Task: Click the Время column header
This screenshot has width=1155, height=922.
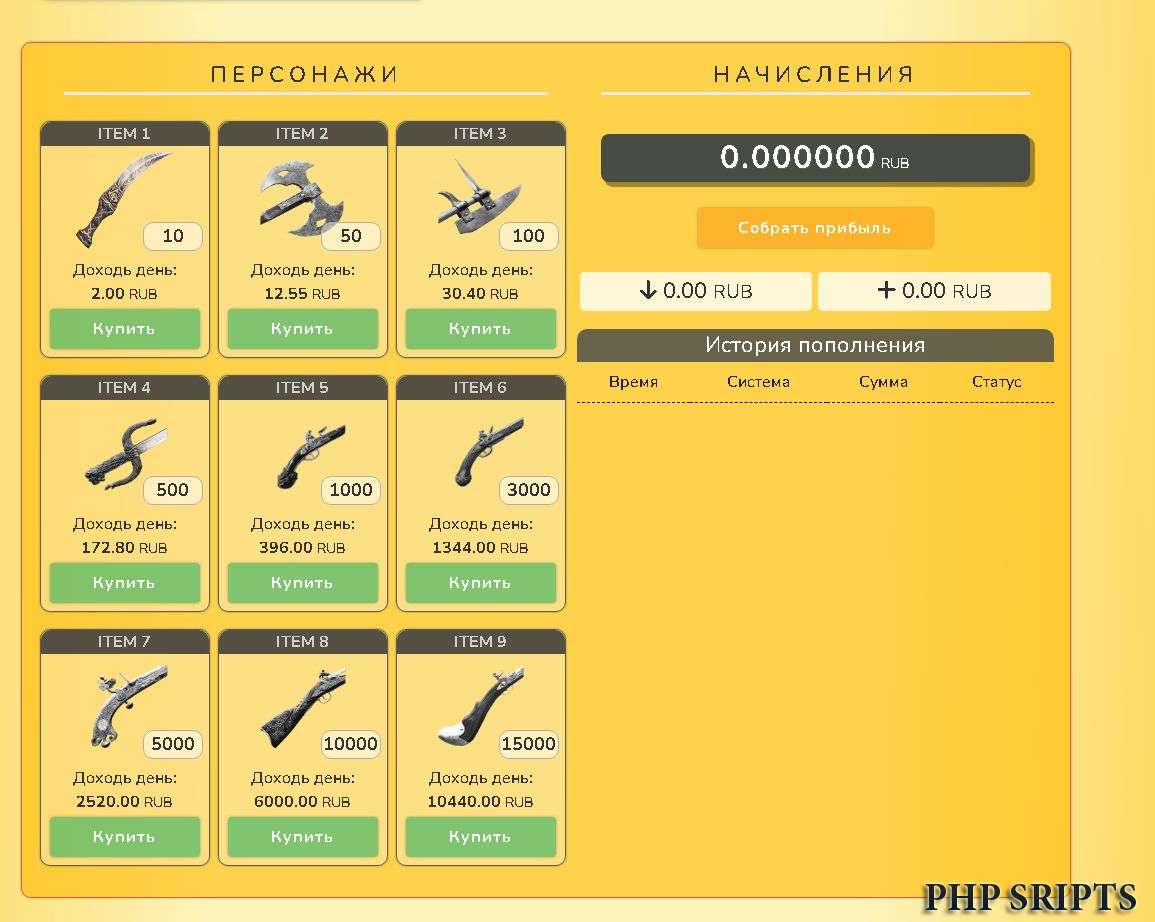Action: (x=633, y=382)
